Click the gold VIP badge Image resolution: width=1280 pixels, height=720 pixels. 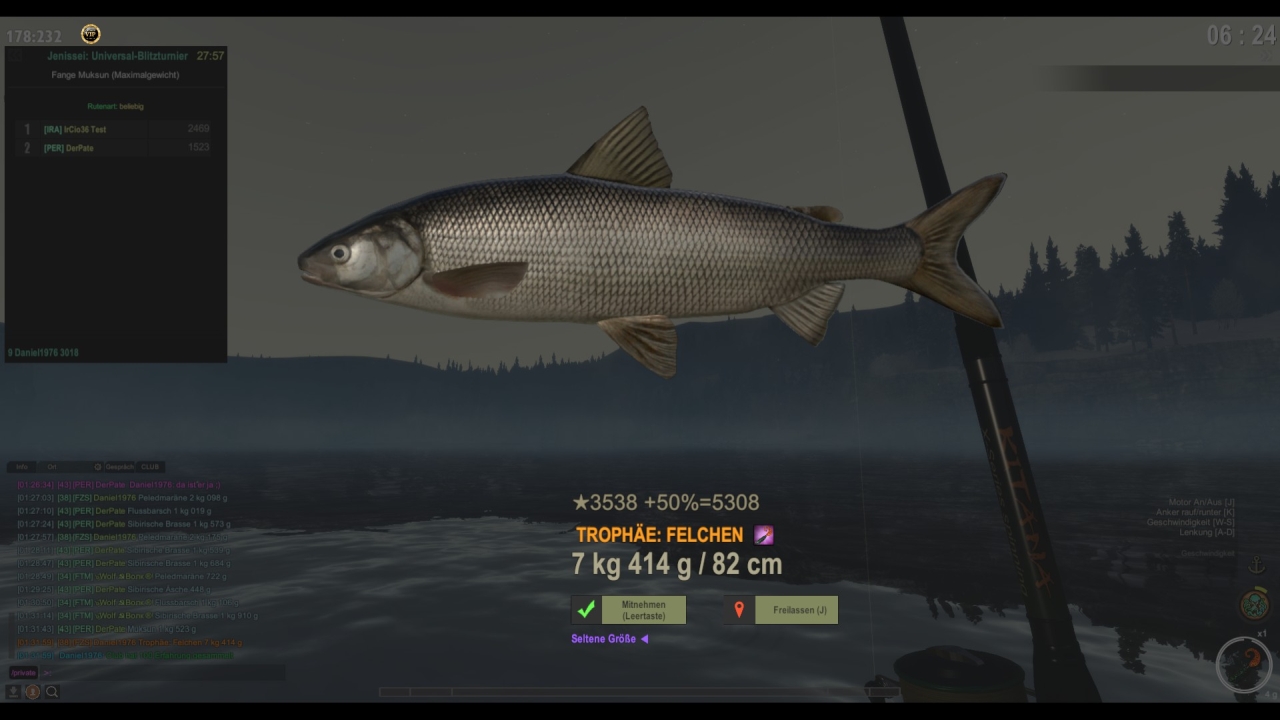(90, 35)
